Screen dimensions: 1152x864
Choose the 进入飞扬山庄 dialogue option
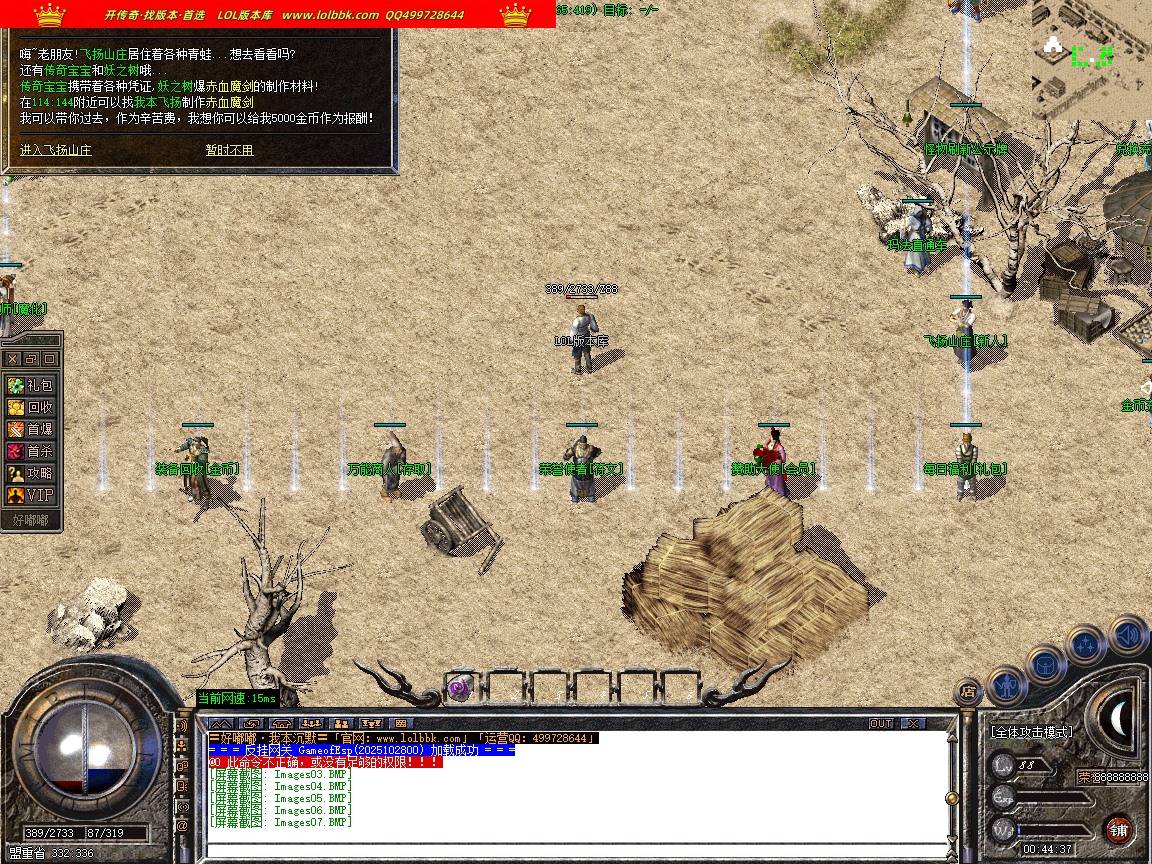[56, 150]
